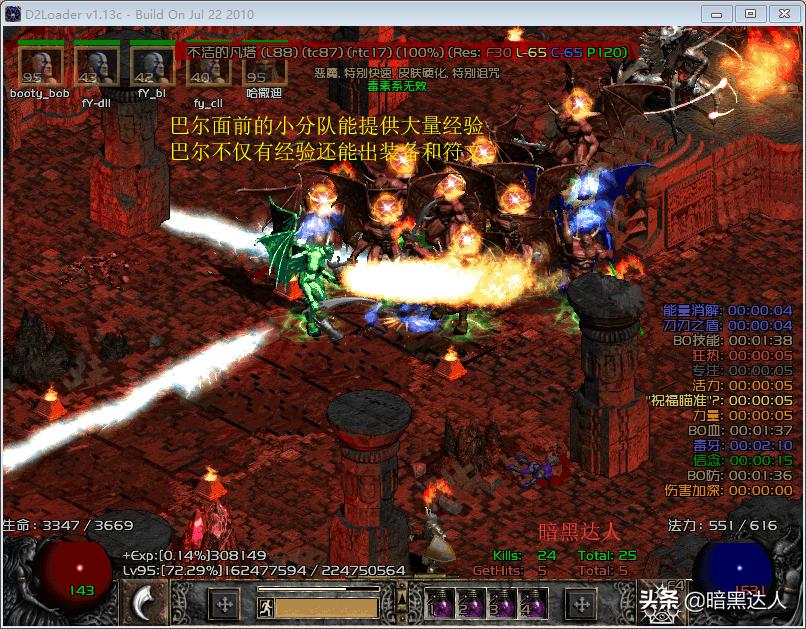Toggle the run/walk running-man button

pos(266,606)
